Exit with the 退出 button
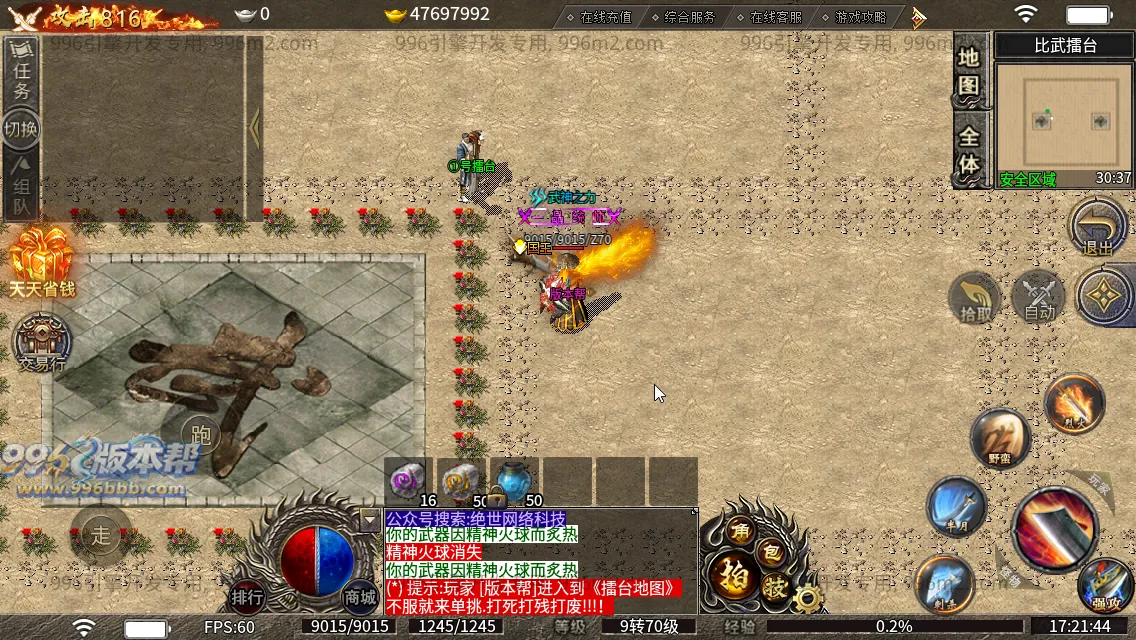The width and height of the screenshot is (1136, 640). 1098,228
